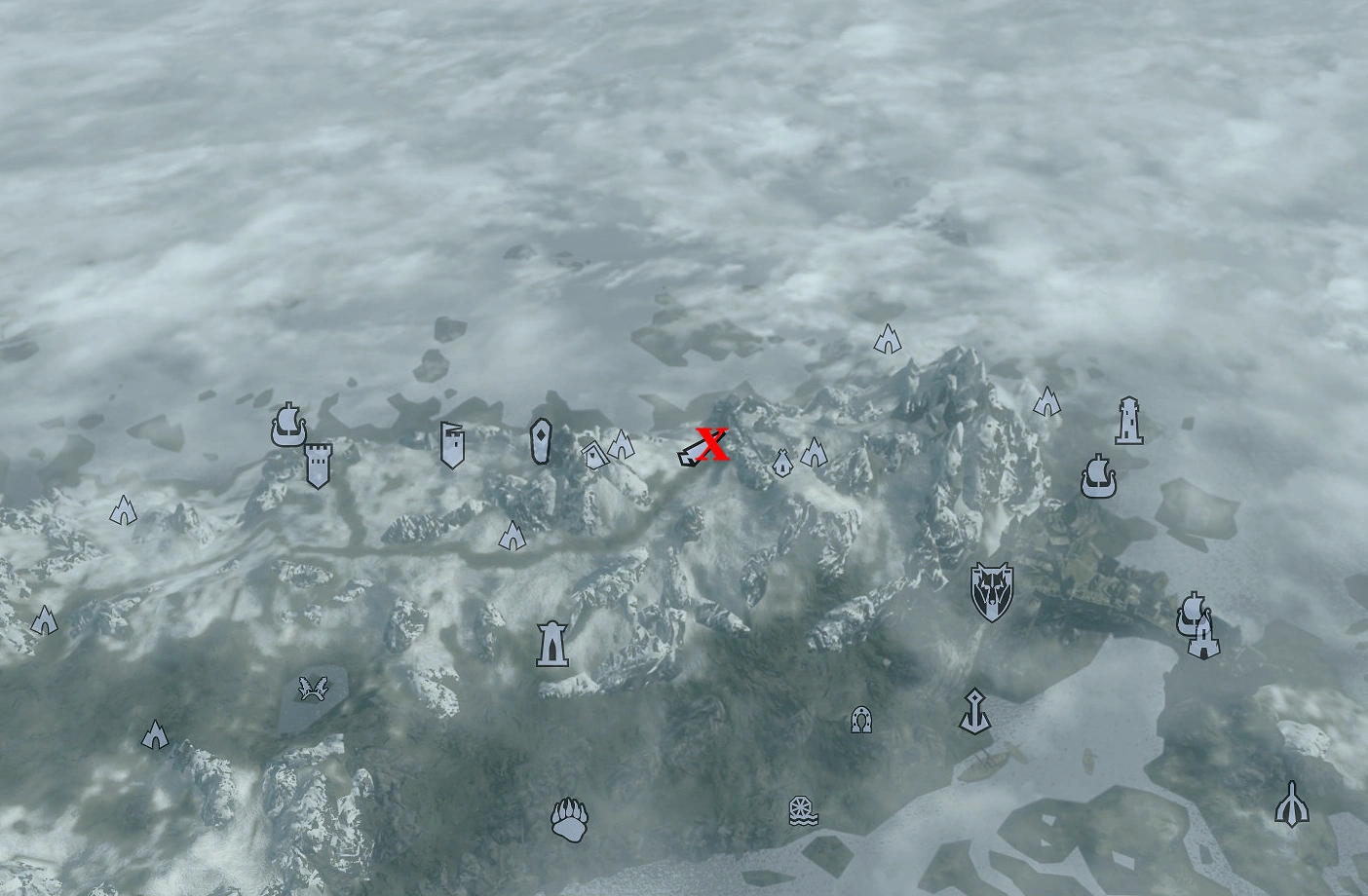The height and width of the screenshot is (896, 1368).
Task: Open the lighthouse map marker
Action: 1127,421
